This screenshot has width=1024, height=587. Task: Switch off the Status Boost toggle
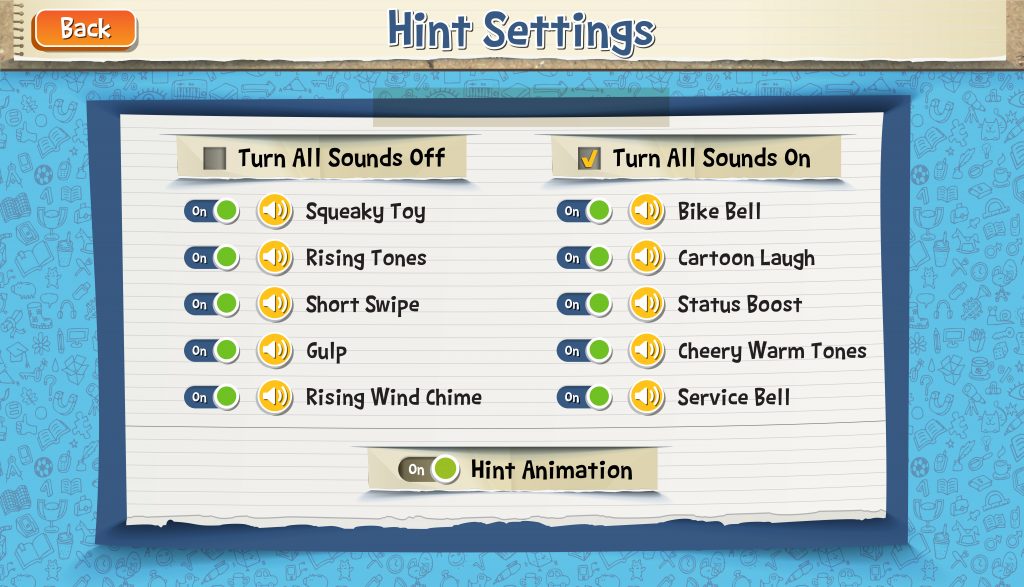click(x=584, y=304)
